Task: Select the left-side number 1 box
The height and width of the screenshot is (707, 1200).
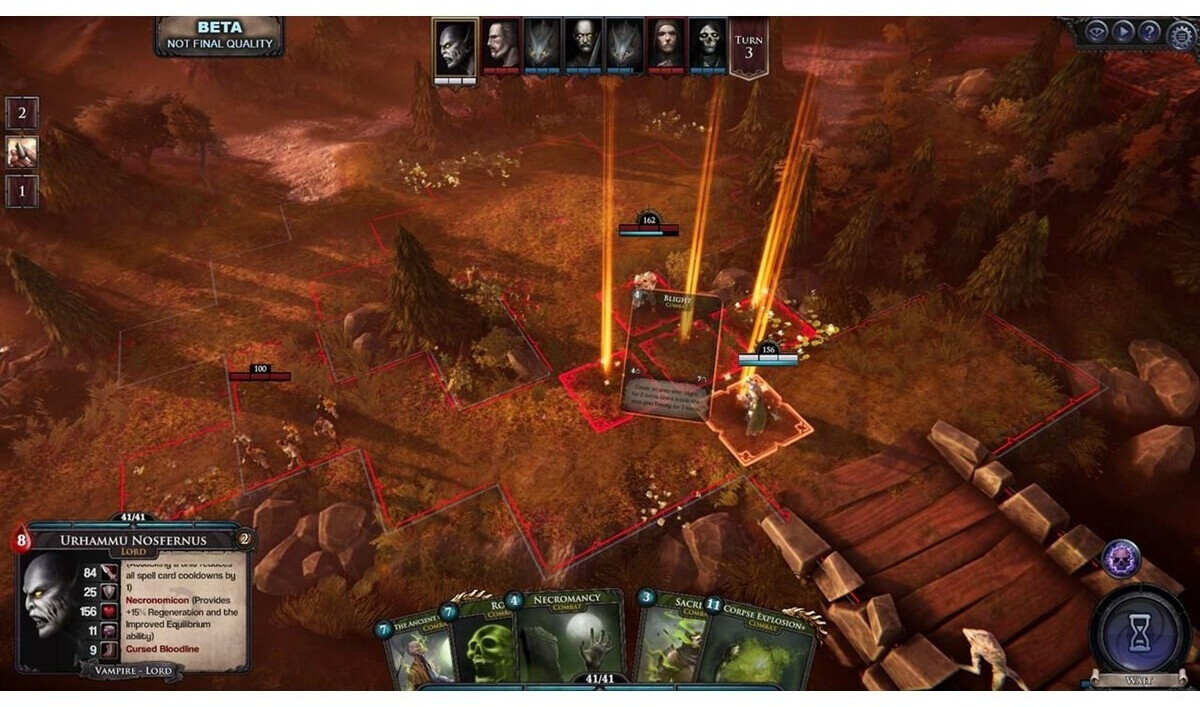Action: (x=22, y=190)
